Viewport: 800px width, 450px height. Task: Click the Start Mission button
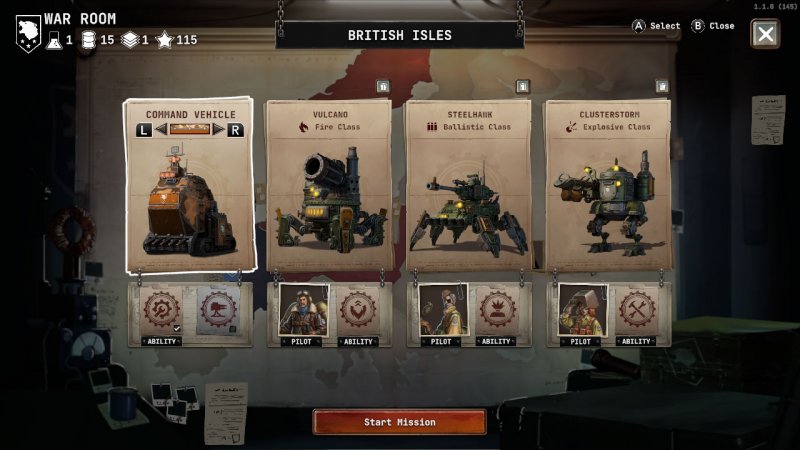399,422
